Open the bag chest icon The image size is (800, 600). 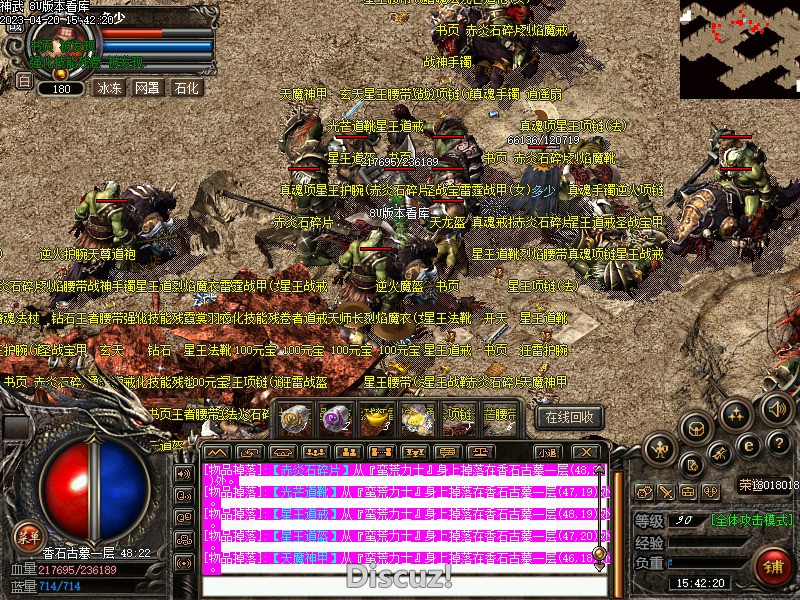[697, 427]
